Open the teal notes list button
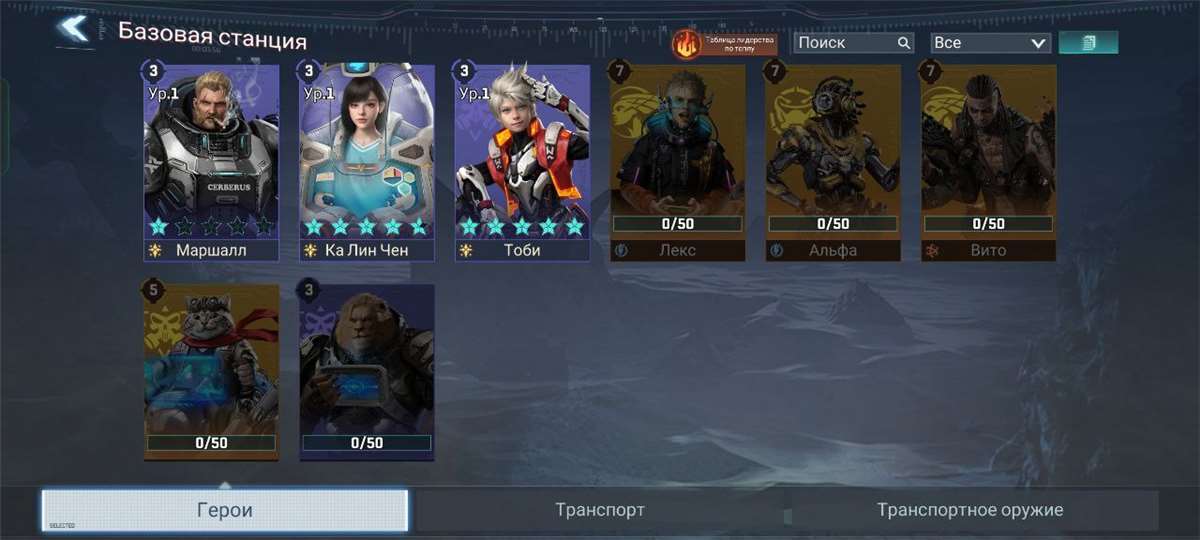This screenshot has width=1200, height=540. click(x=1088, y=42)
